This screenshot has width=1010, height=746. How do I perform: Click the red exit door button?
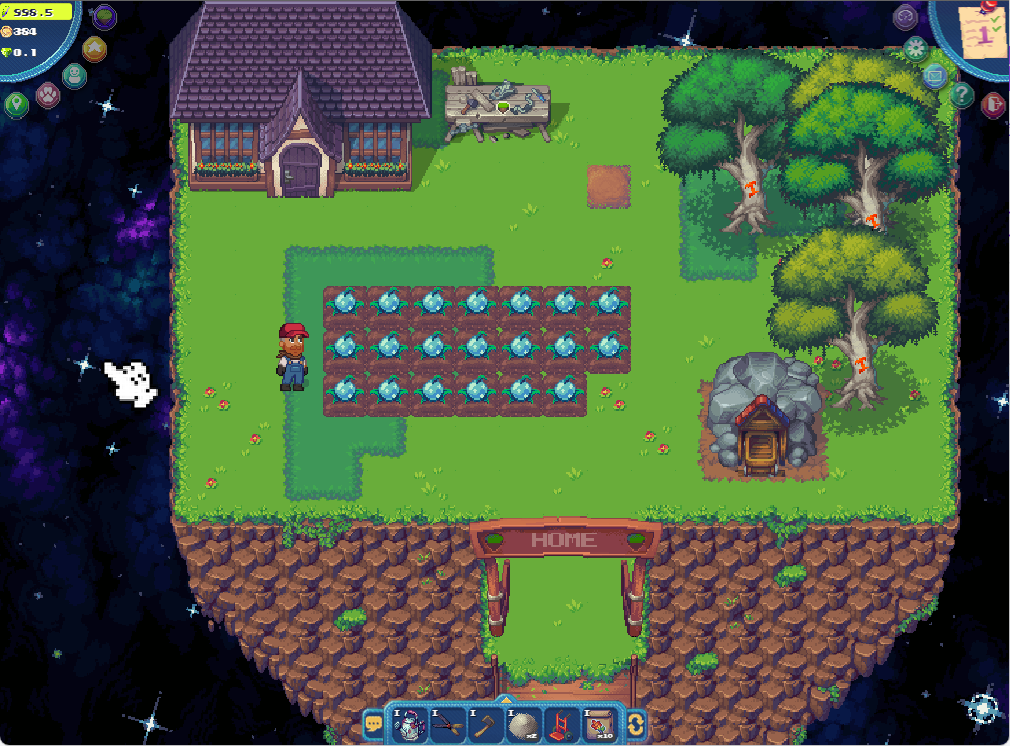(x=992, y=103)
